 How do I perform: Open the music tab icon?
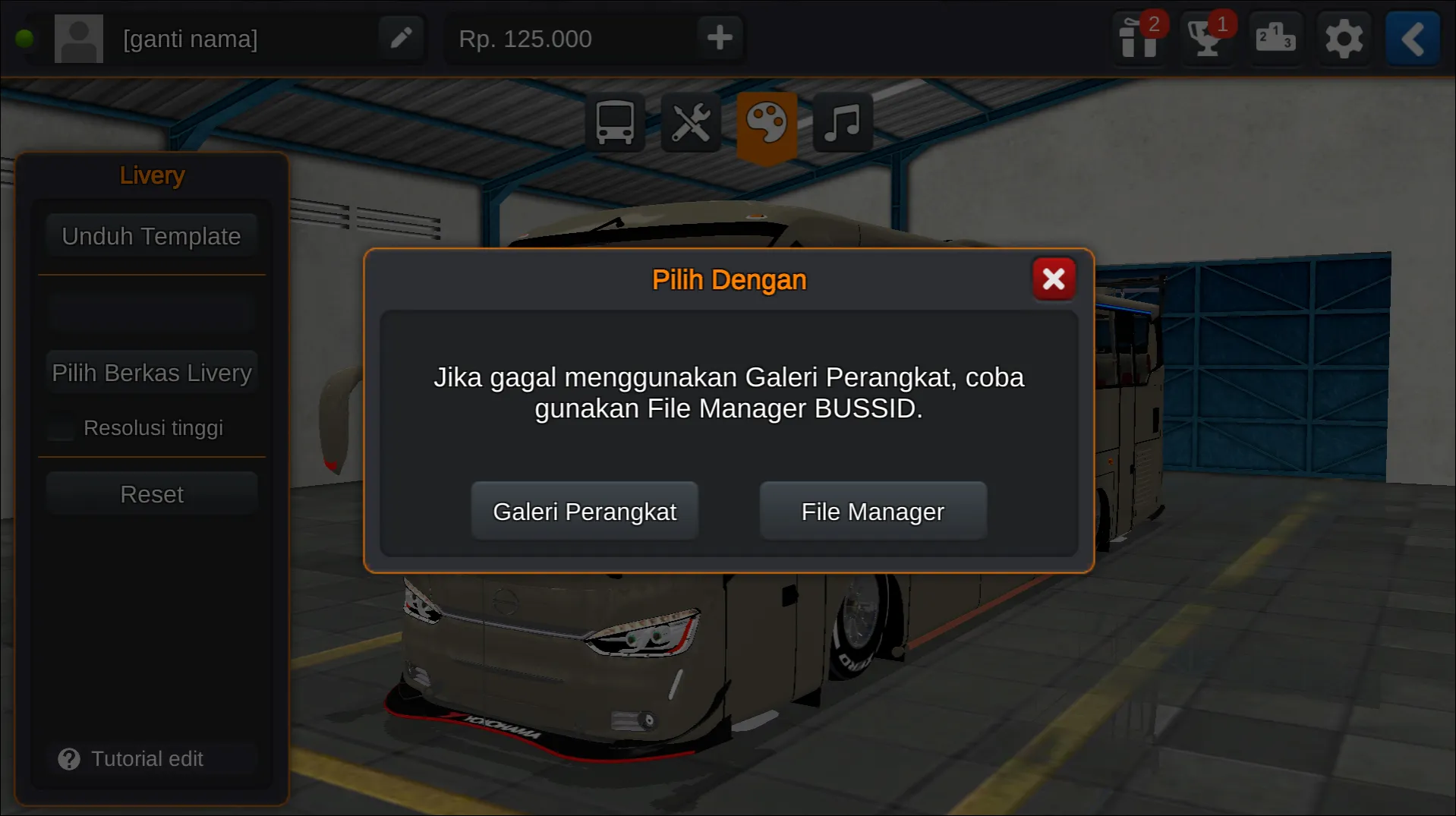point(842,123)
